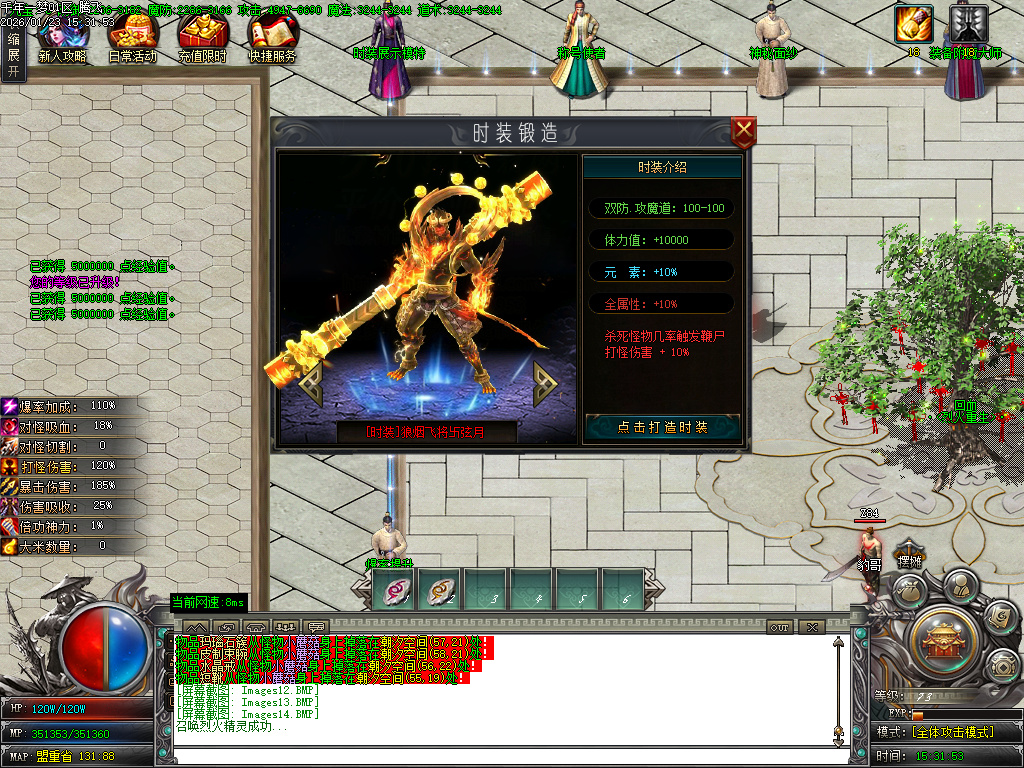Click the chat window OUT button

coord(780,627)
